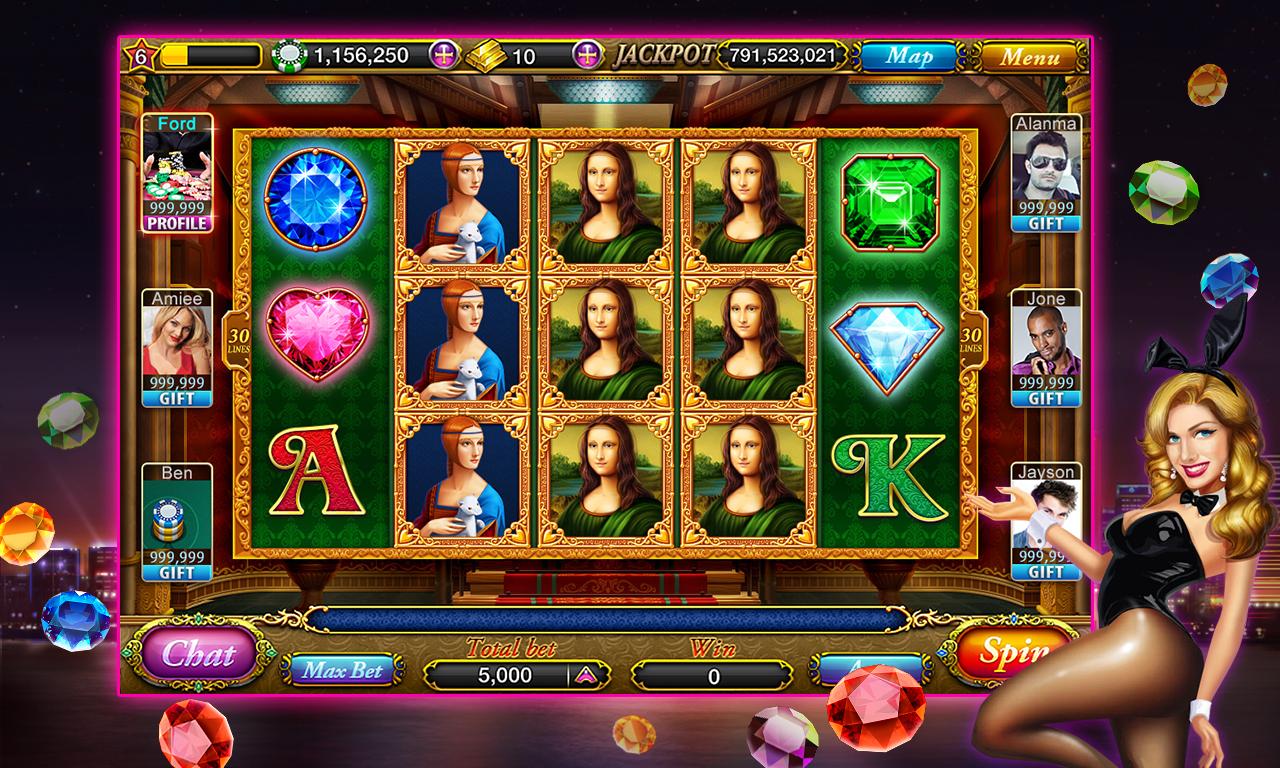Select Amiee's player avatar
Image resolution: width=1280 pixels, height=768 pixels.
click(x=177, y=340)
